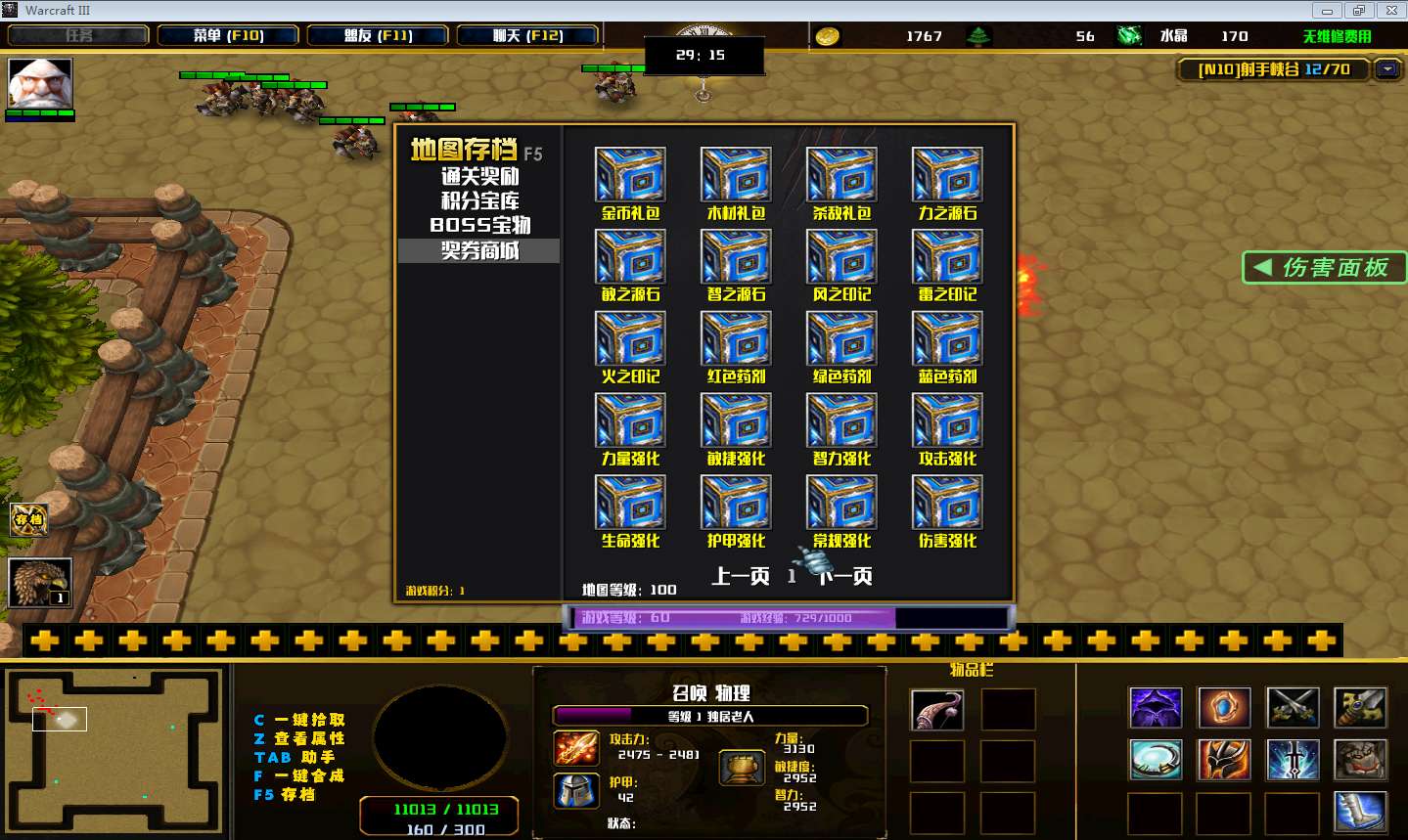Viewport: 1408px width, 840px height.
Task: Open the 菜单 (F10) menu
Action: (229, 35)
